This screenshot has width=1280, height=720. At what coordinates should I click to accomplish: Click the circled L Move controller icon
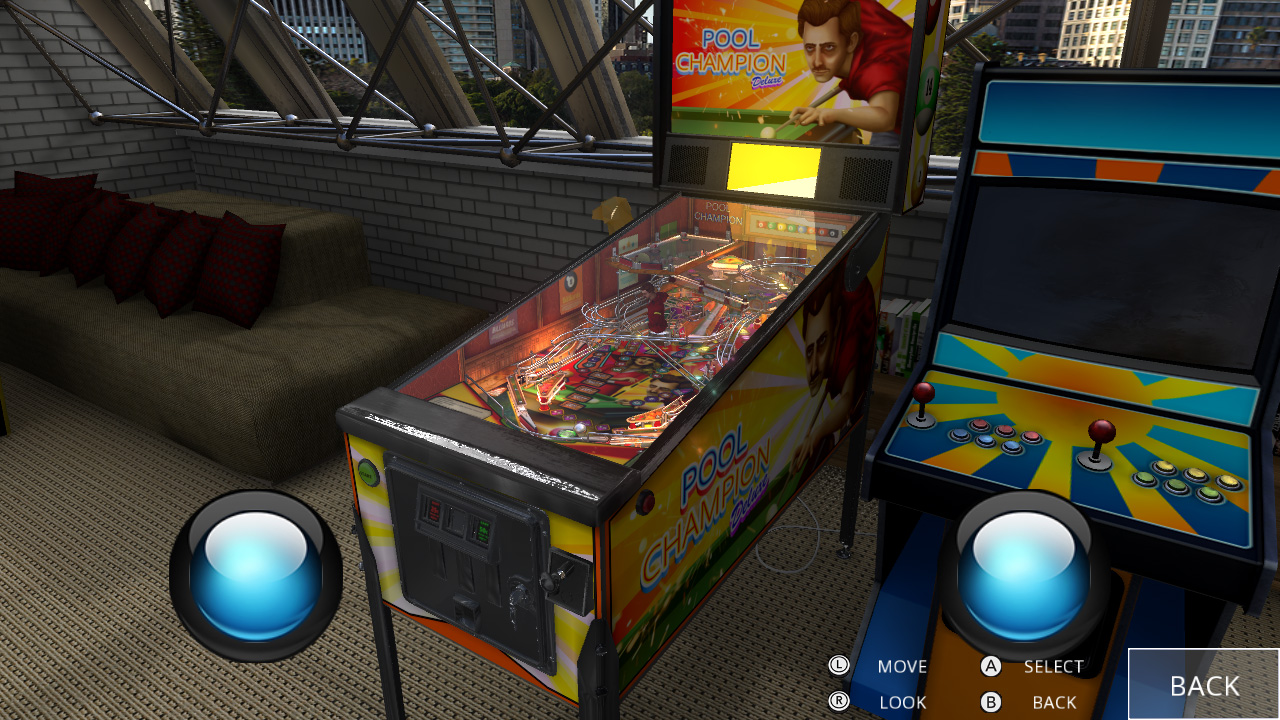click(838, 665)
